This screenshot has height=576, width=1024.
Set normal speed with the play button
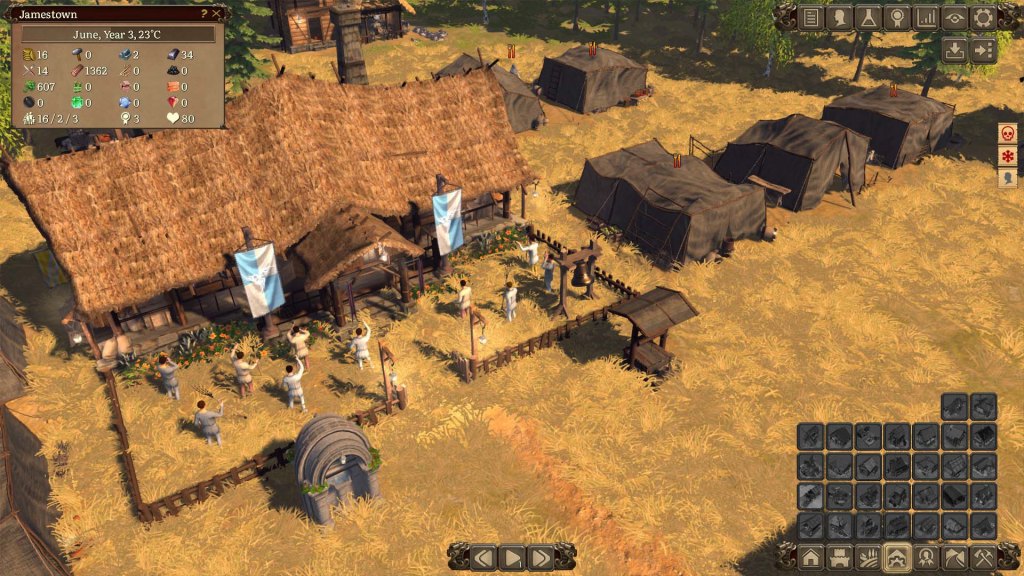(x=512, y=557)
